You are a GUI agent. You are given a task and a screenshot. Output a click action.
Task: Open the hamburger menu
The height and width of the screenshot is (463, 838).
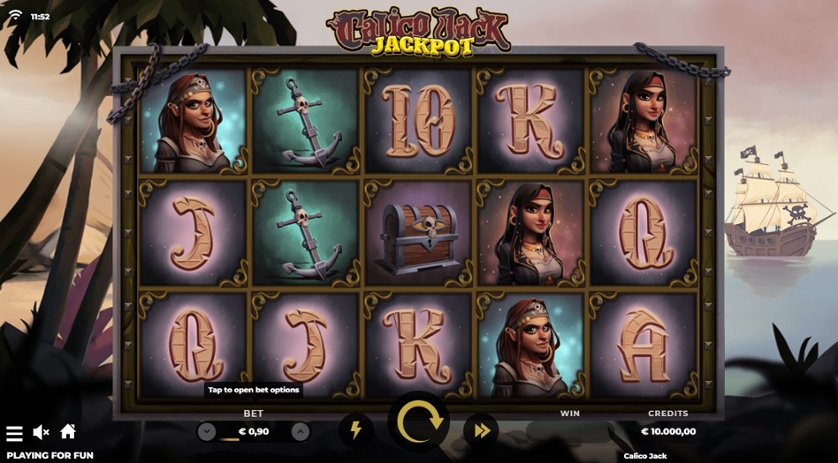pos(14,433)
